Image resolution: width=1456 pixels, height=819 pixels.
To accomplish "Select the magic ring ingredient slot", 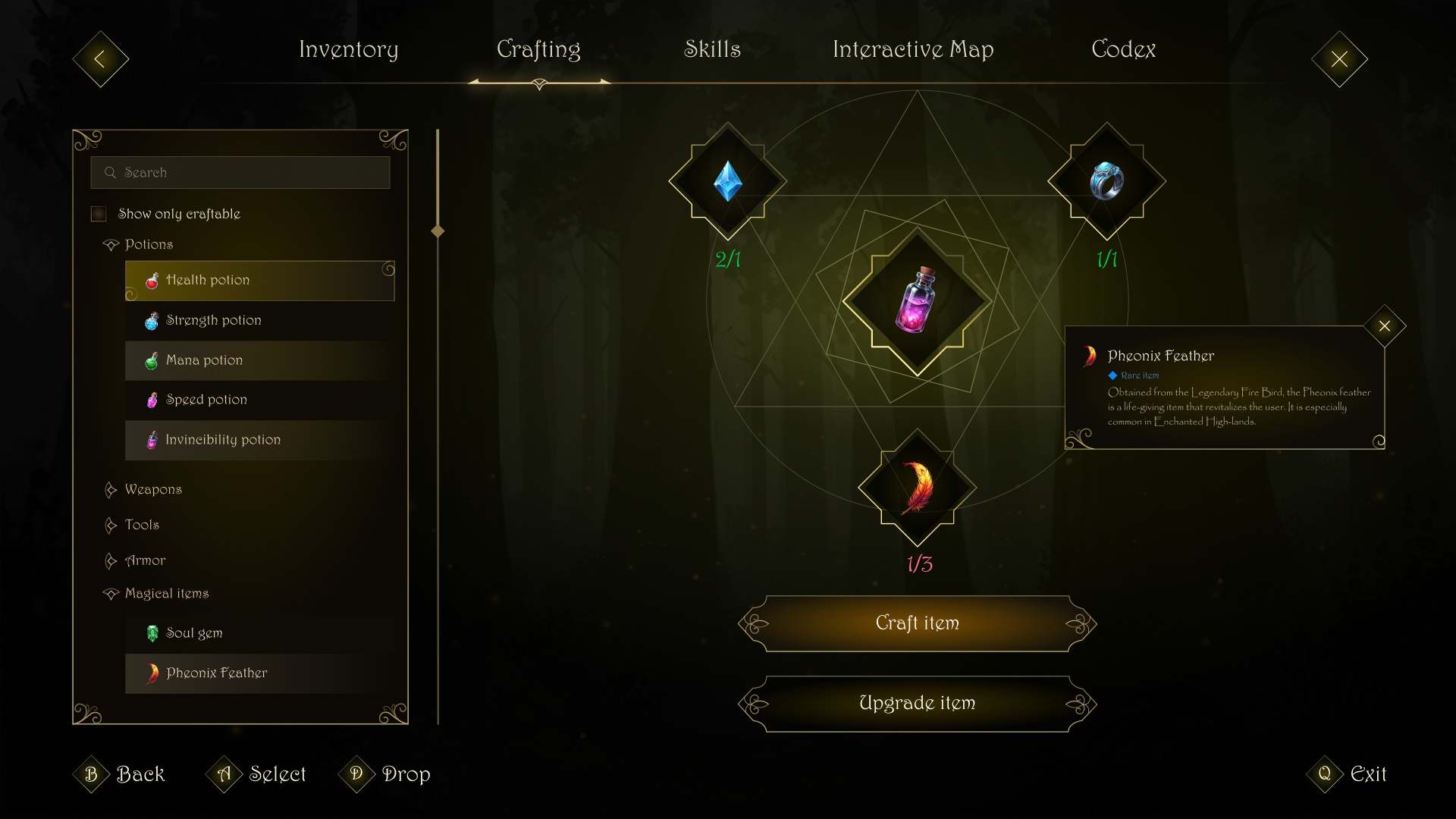I will point(1107,181).
